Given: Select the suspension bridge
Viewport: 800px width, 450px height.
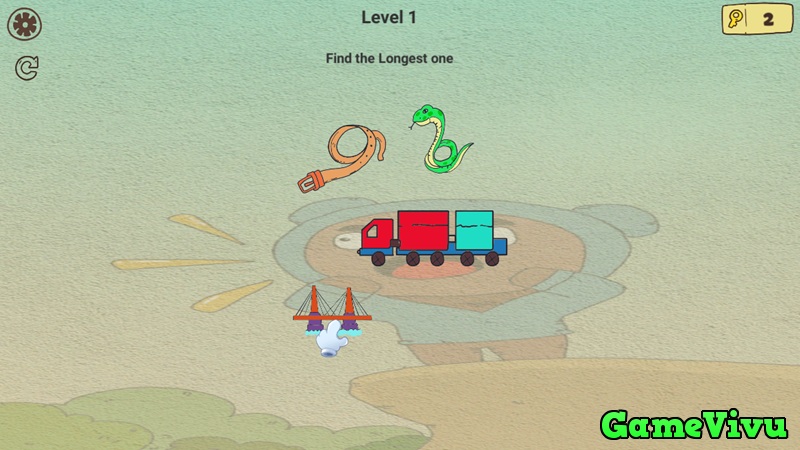Looking at the screenshot, I should tap(332, 307).
